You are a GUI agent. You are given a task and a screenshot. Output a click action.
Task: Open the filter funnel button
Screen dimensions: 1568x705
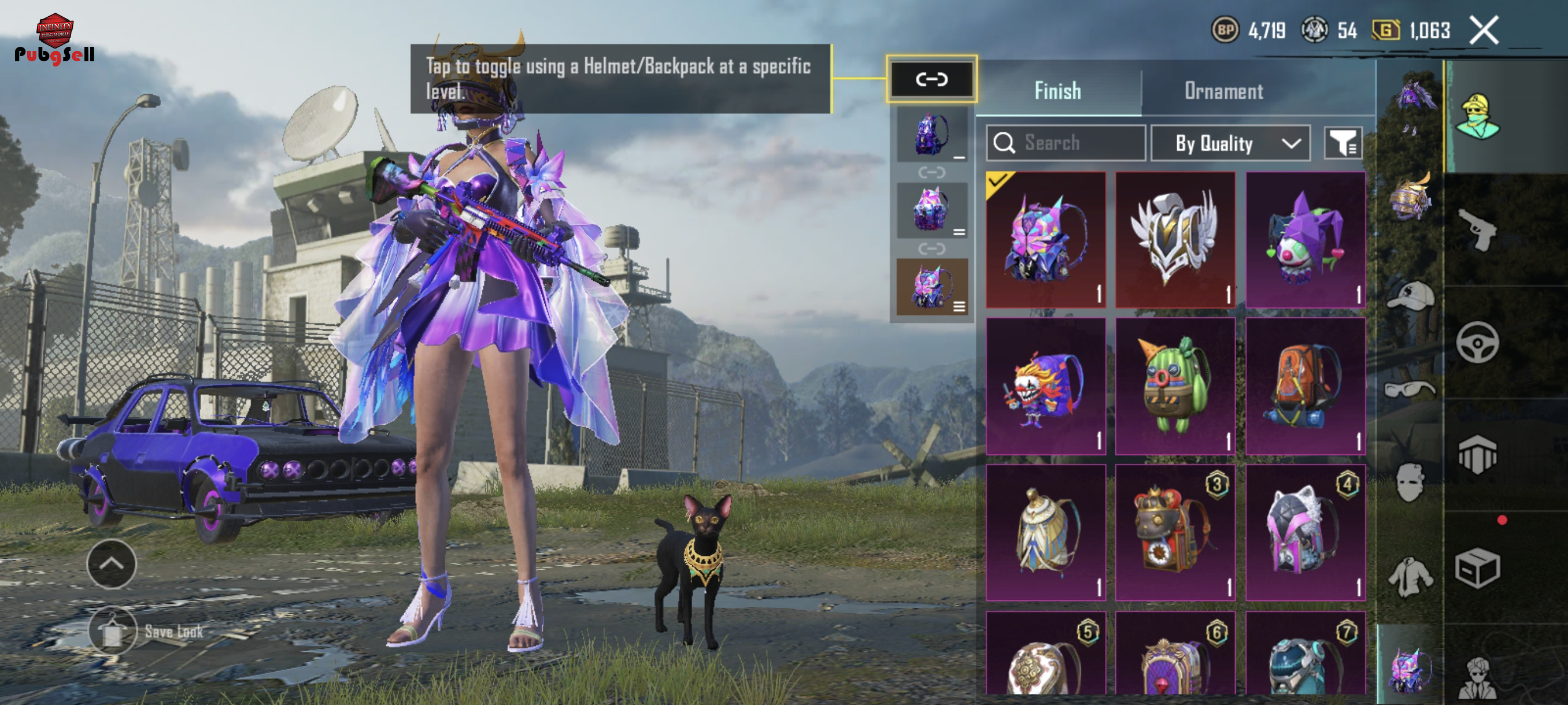pyautogui.click(x=1342, y=143)
